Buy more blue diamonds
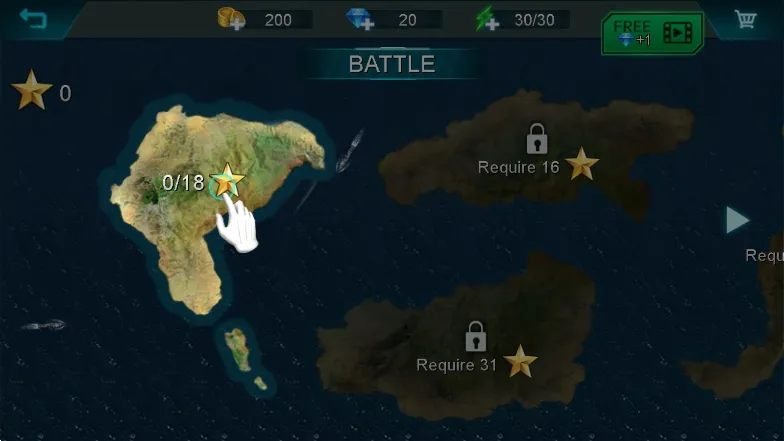 pos(359,19)
